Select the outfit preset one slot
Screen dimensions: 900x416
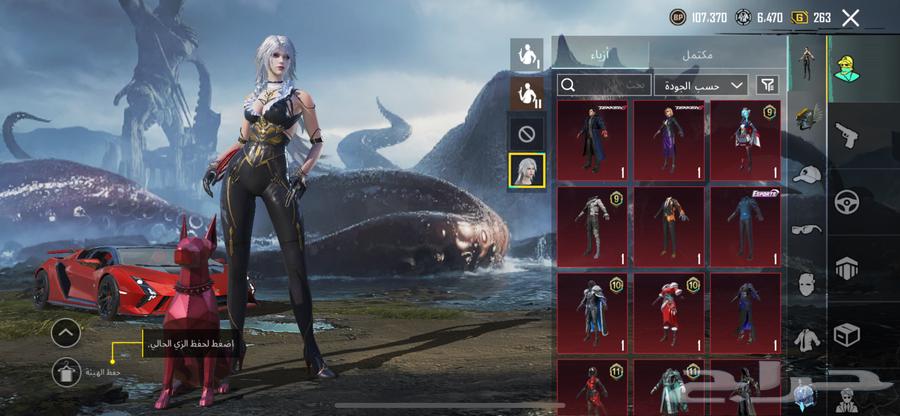(x=527, y=54)
